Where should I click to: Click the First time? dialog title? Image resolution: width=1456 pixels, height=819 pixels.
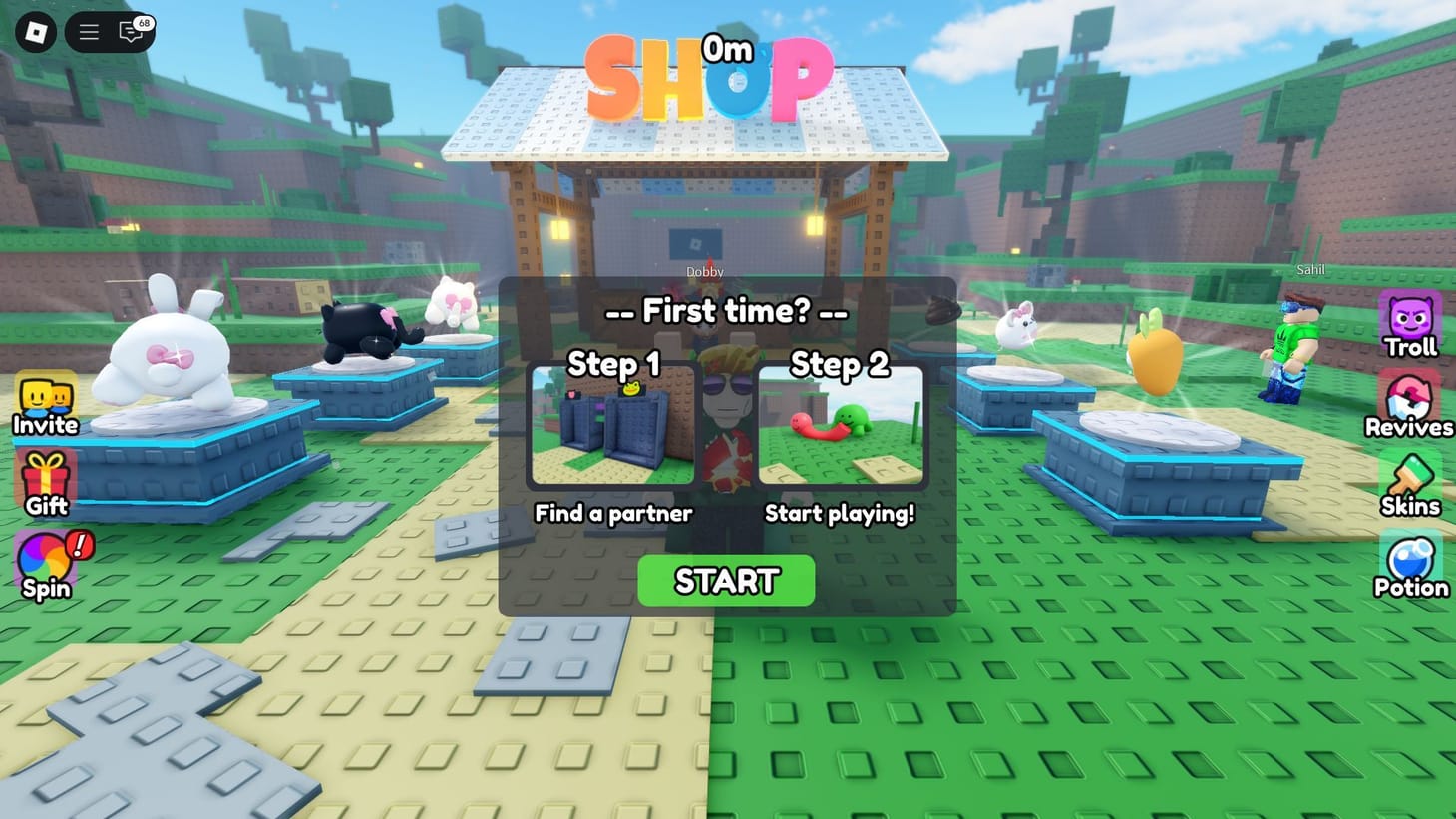pos(725,311)
